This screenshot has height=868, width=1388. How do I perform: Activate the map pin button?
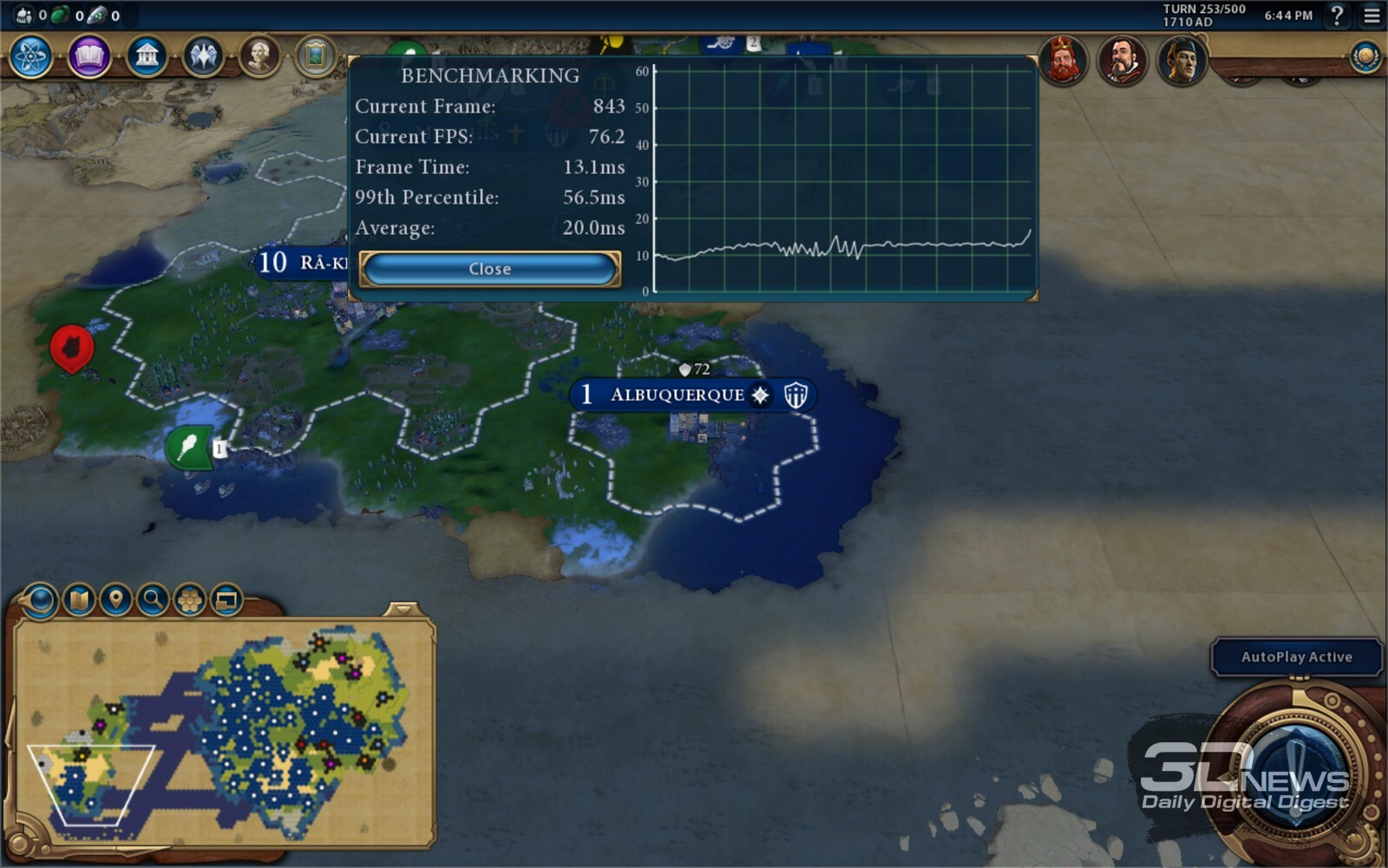pos(116,599)
